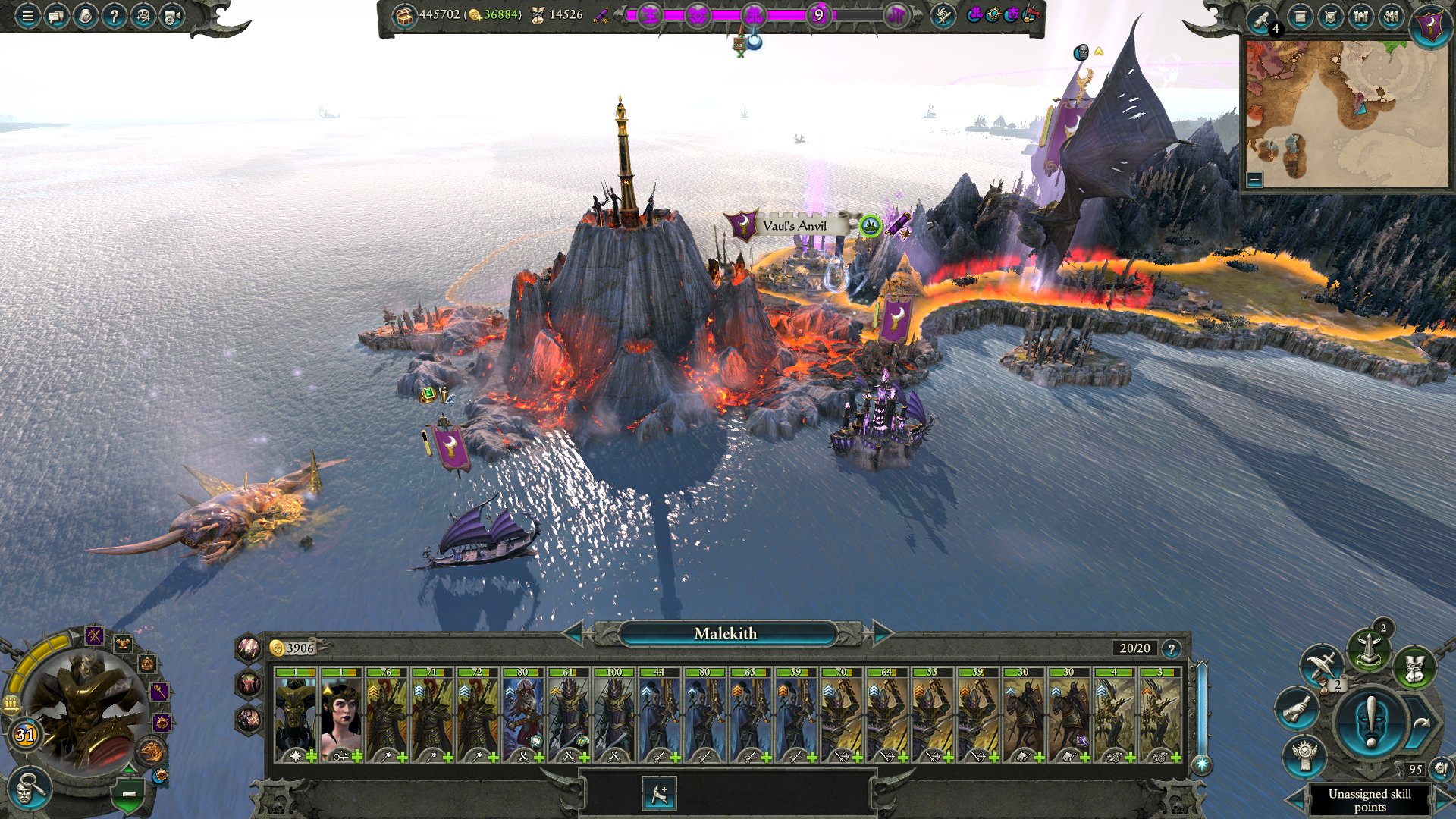
Task: Cycle to the next army
Action: tap(883, 632)
